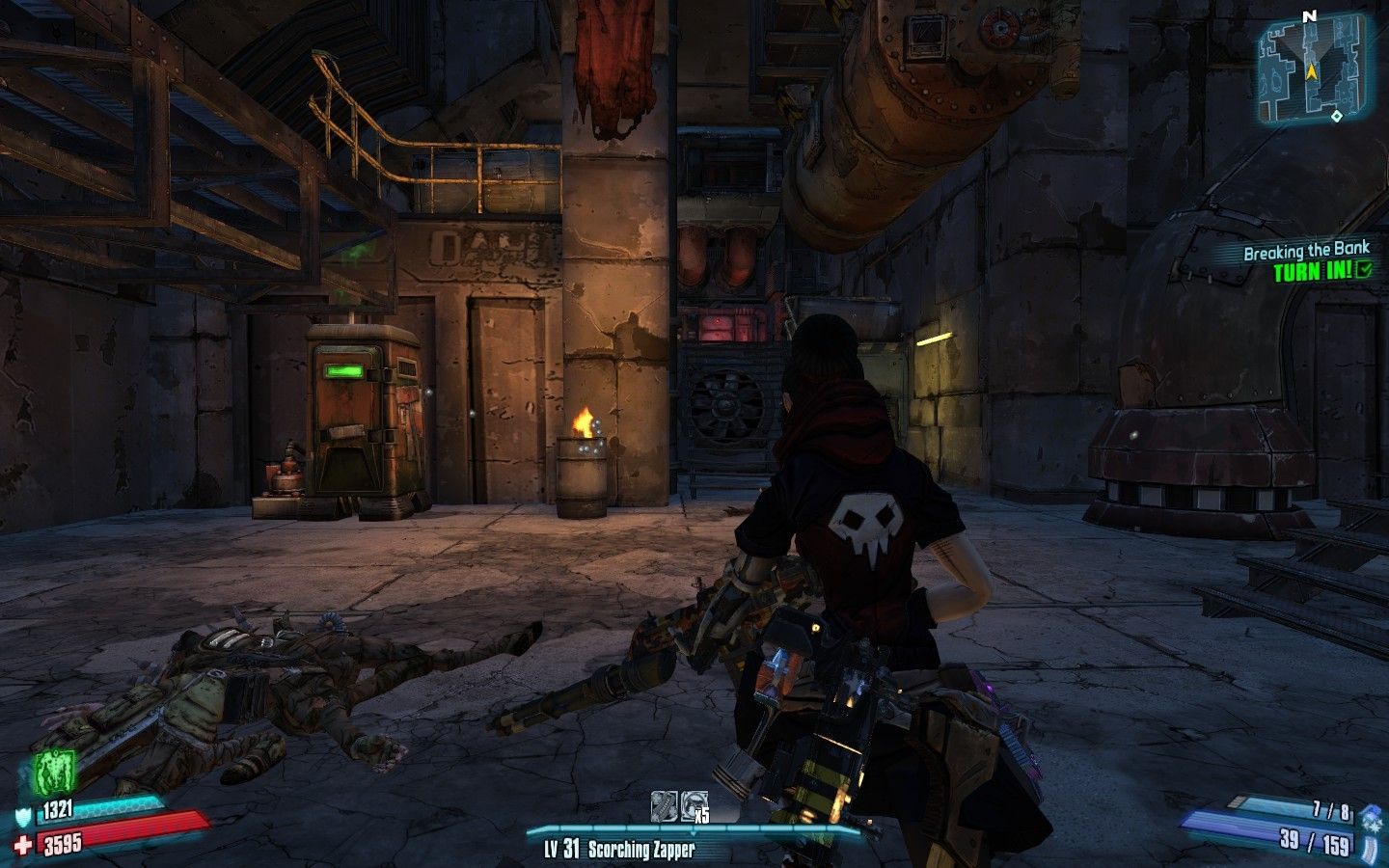Select the glowing green action skill icon

55,774
